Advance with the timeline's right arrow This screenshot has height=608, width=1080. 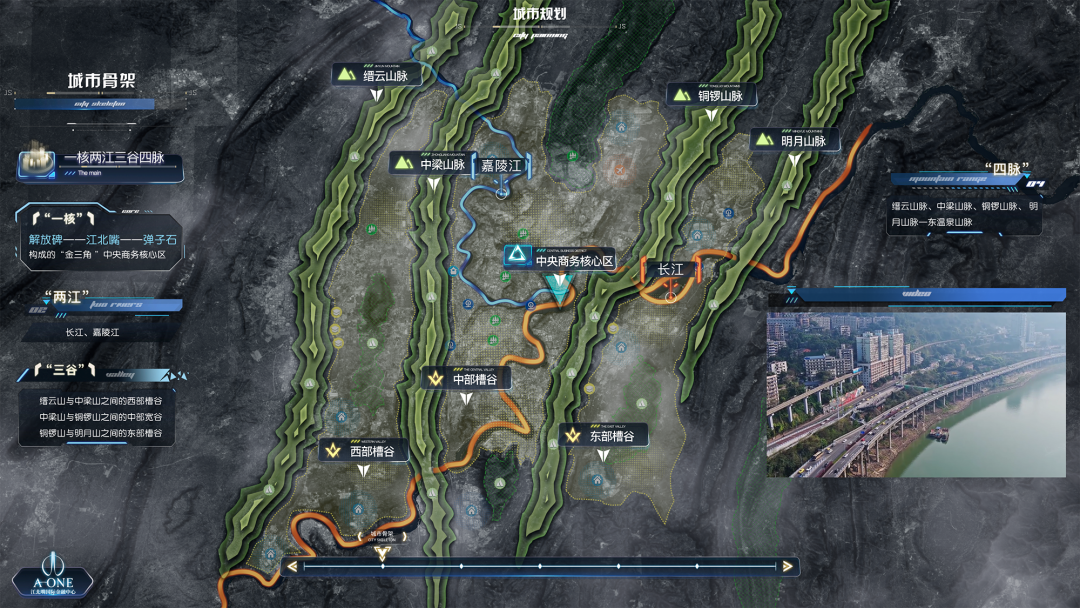789,567
